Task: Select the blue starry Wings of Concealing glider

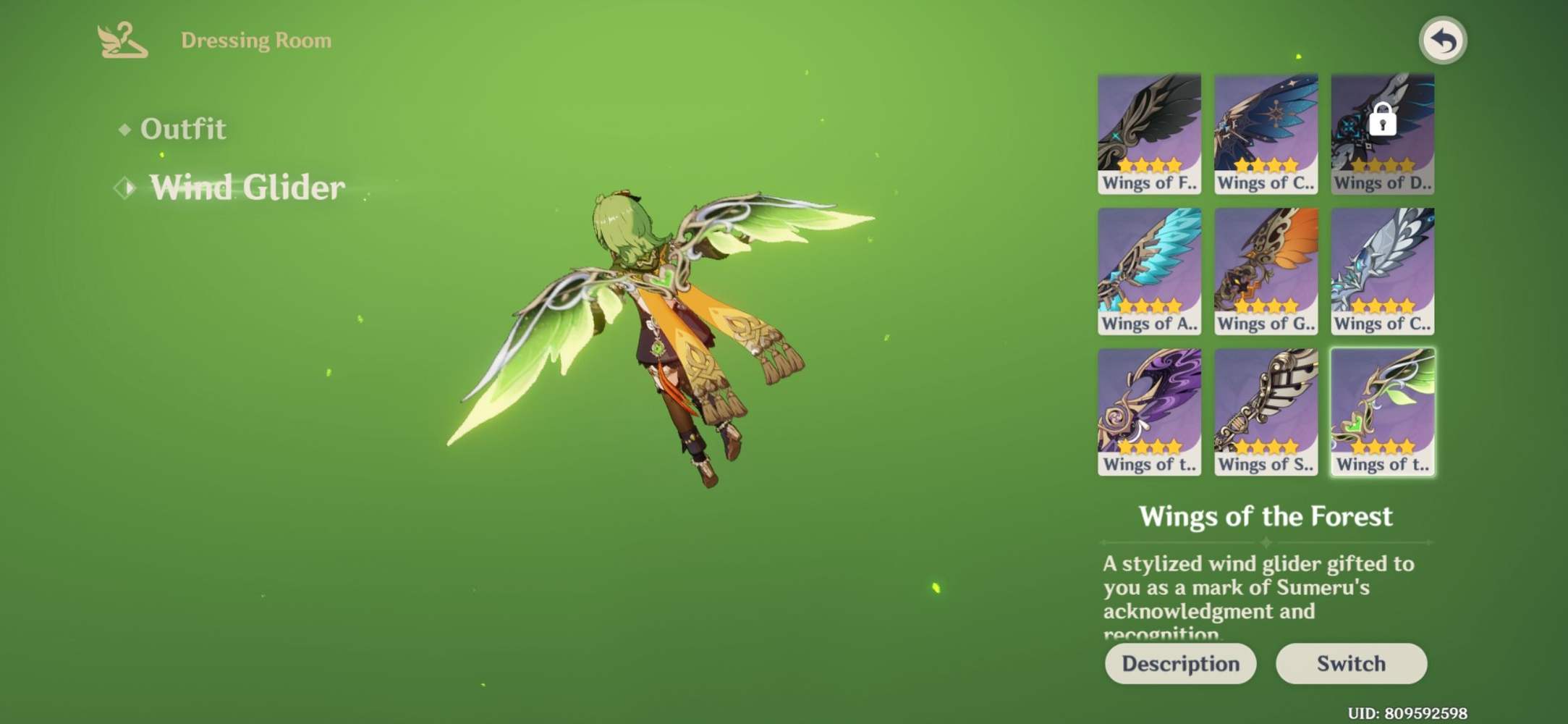Action: pyautogui.click(x=1266, y=127)
